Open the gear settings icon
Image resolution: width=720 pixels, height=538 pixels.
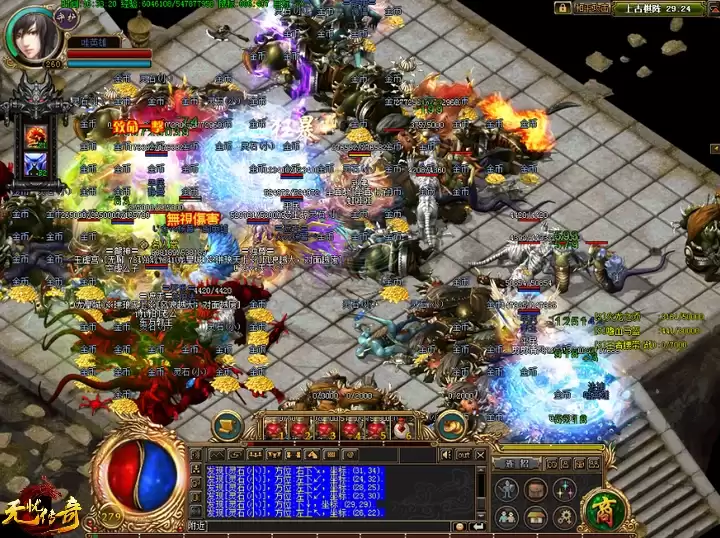[565, 516]
